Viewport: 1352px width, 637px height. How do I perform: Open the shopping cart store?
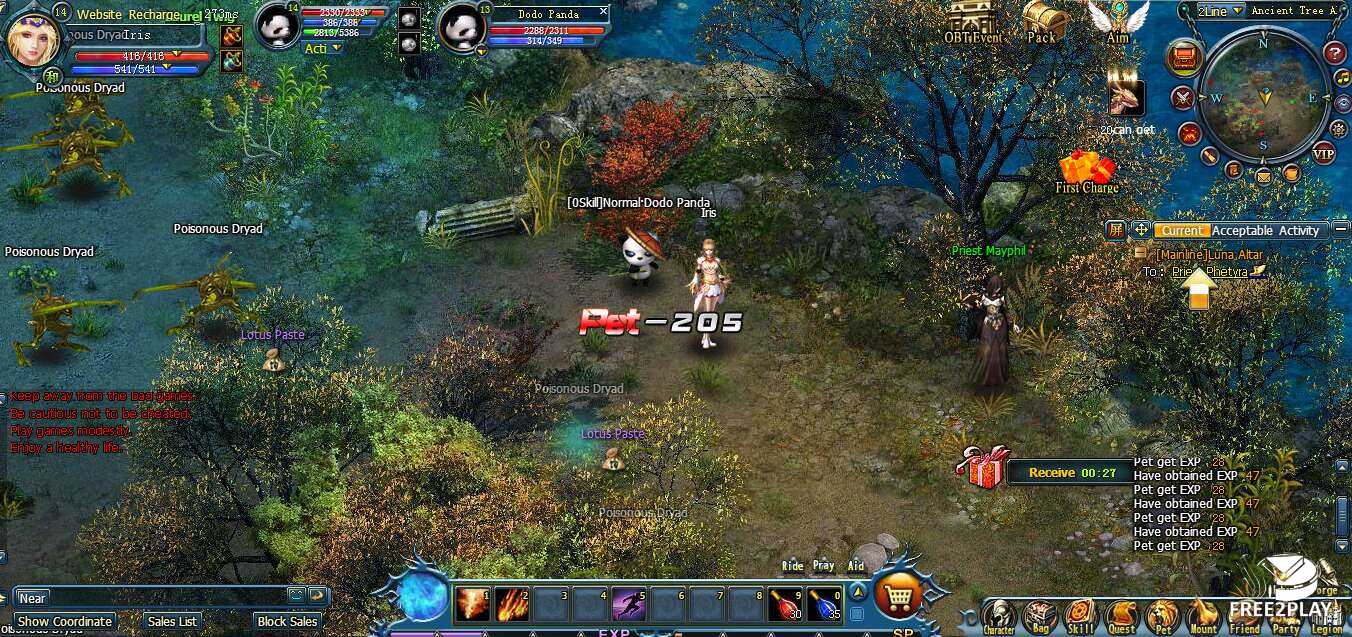897,597
